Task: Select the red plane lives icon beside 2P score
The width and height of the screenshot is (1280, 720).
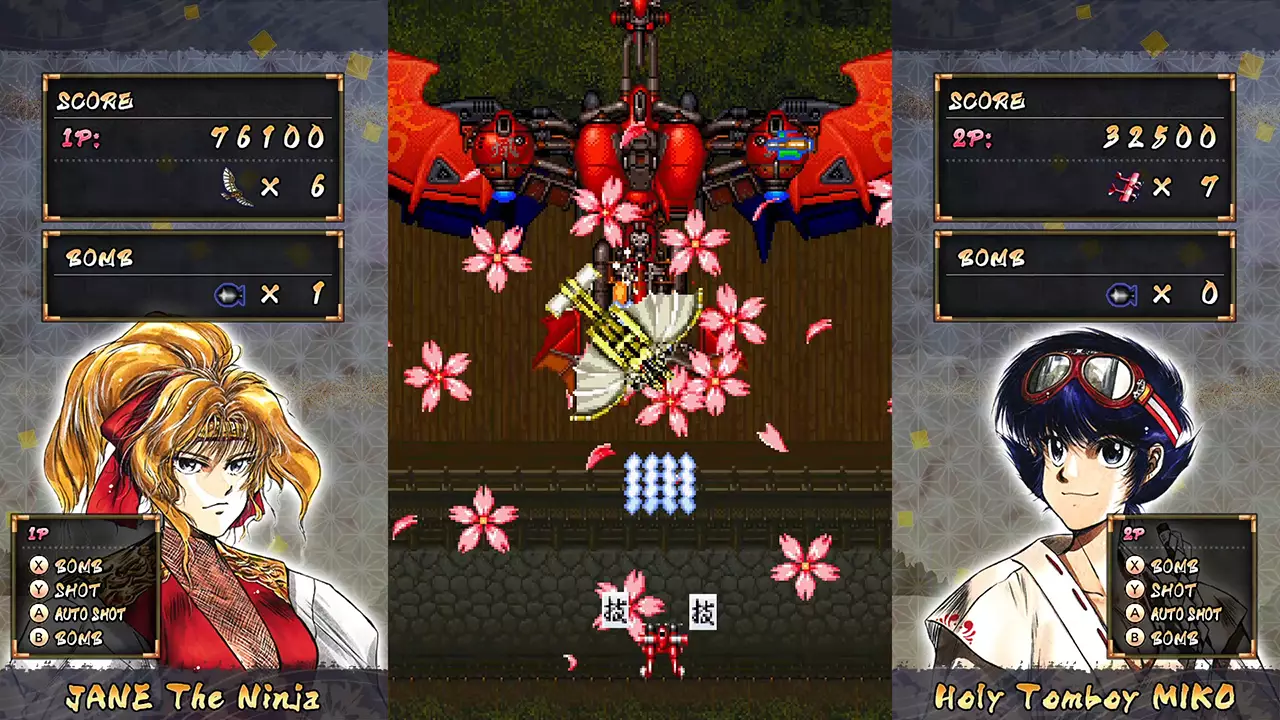Action: point(1125,188)
